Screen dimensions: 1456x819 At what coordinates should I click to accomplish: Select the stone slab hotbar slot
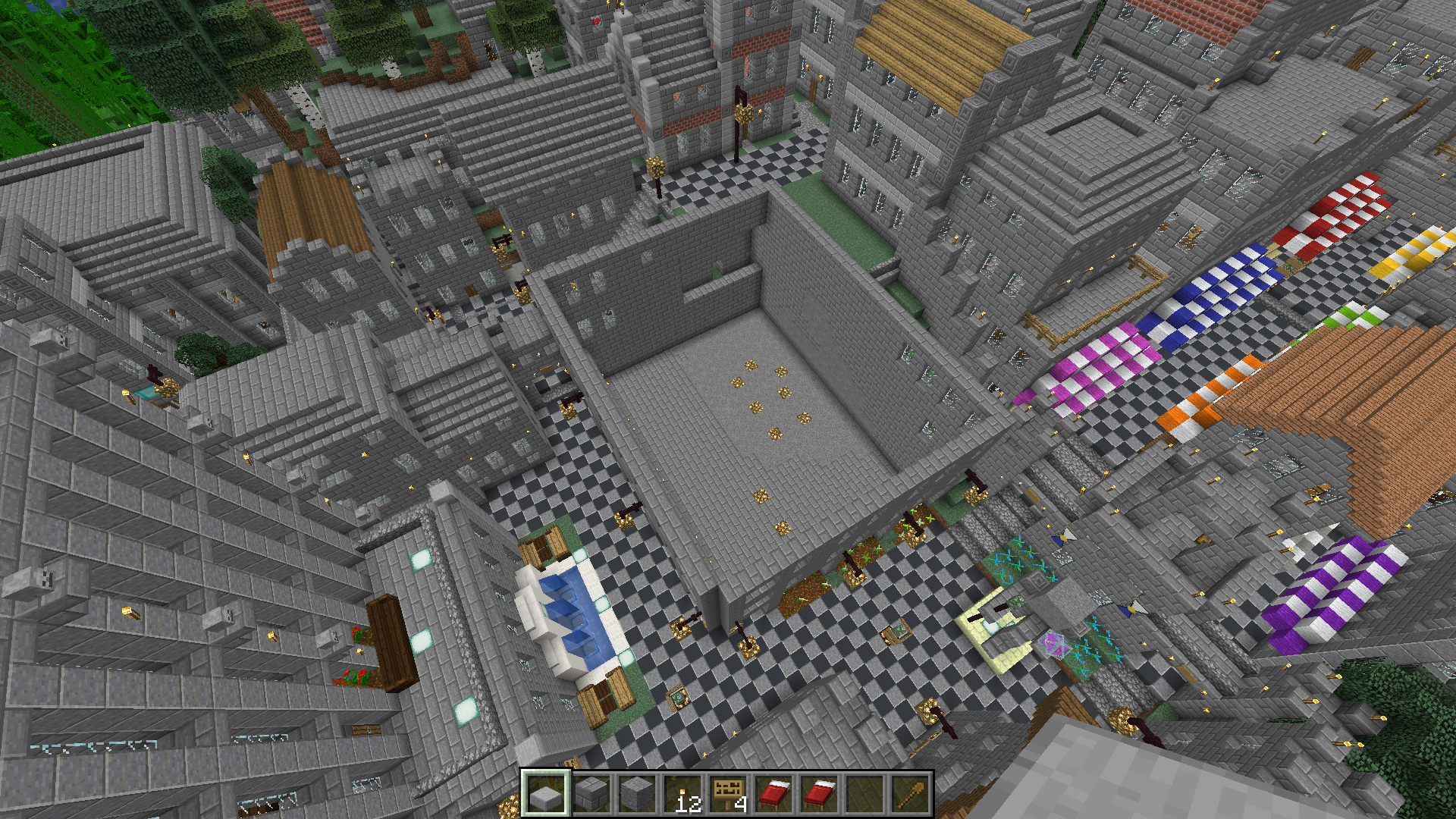click(x=545, y=794)
